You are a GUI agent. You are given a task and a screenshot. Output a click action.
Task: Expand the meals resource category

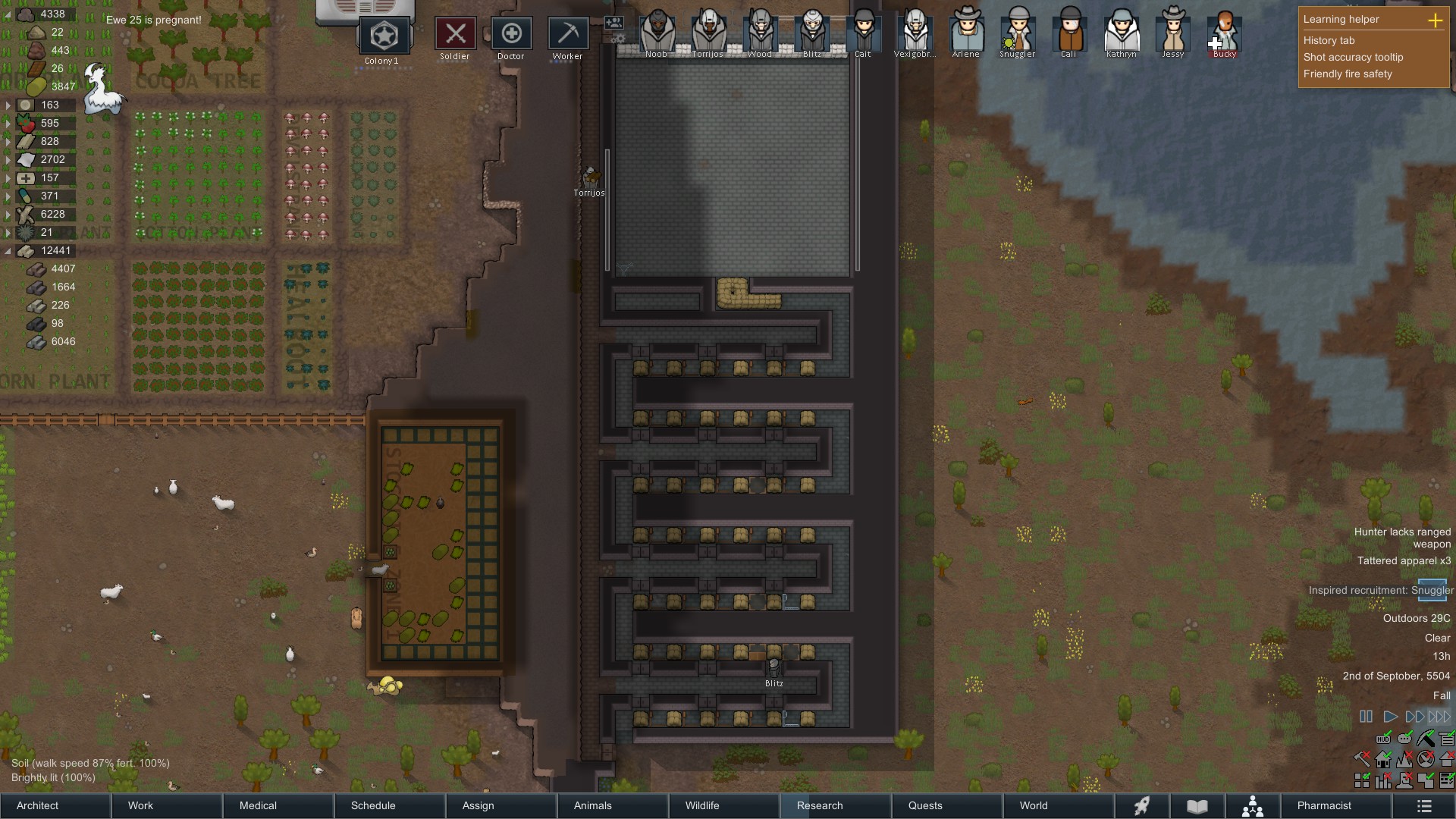click(6, 105)
